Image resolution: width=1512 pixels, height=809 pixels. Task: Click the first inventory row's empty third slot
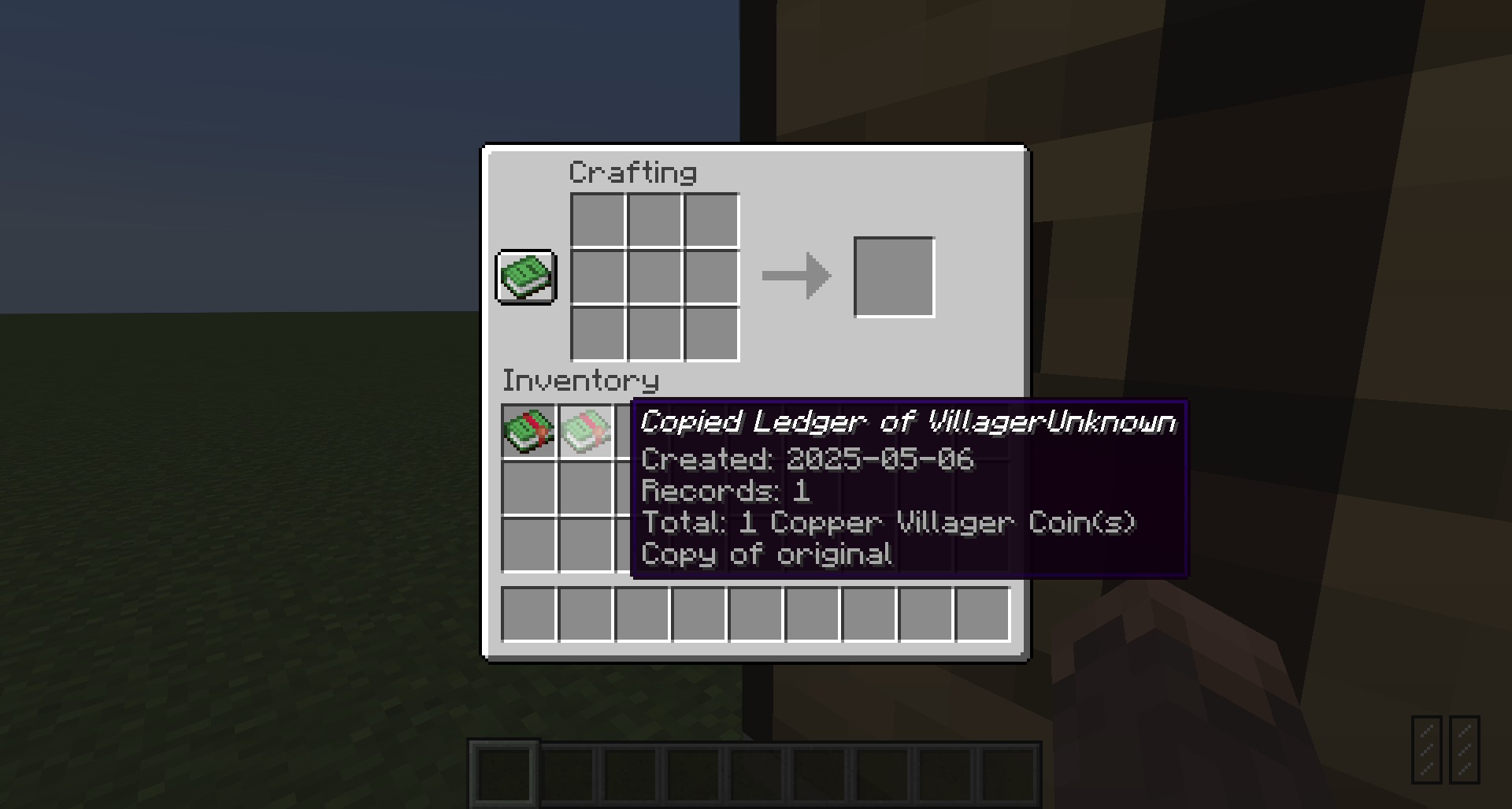(642, 432)
